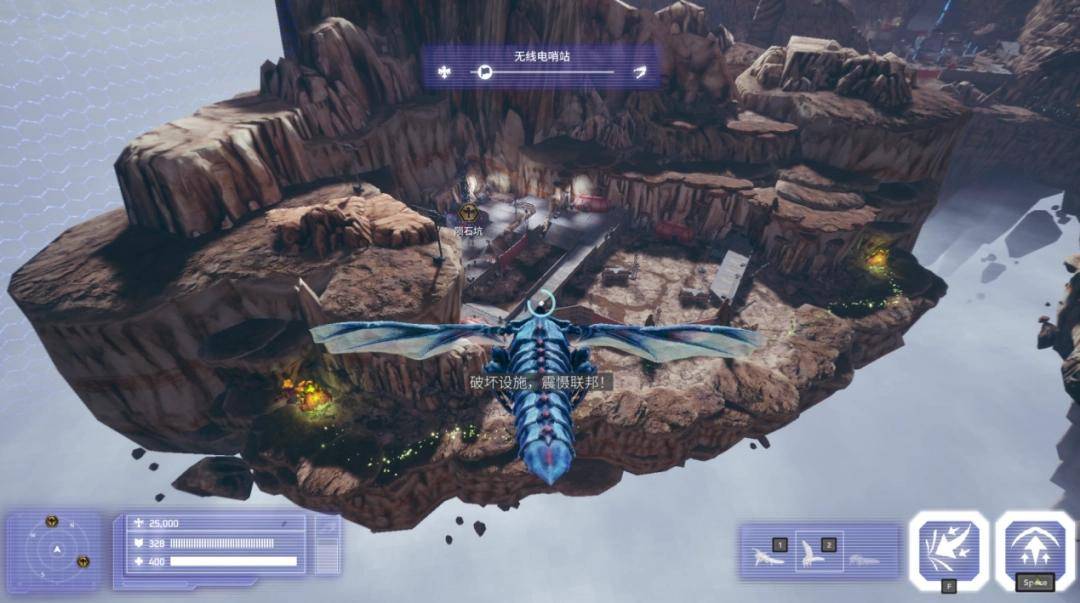
Task: Click the flag marker on the 无线电哨站 progress bar
Action: point(484,72)
